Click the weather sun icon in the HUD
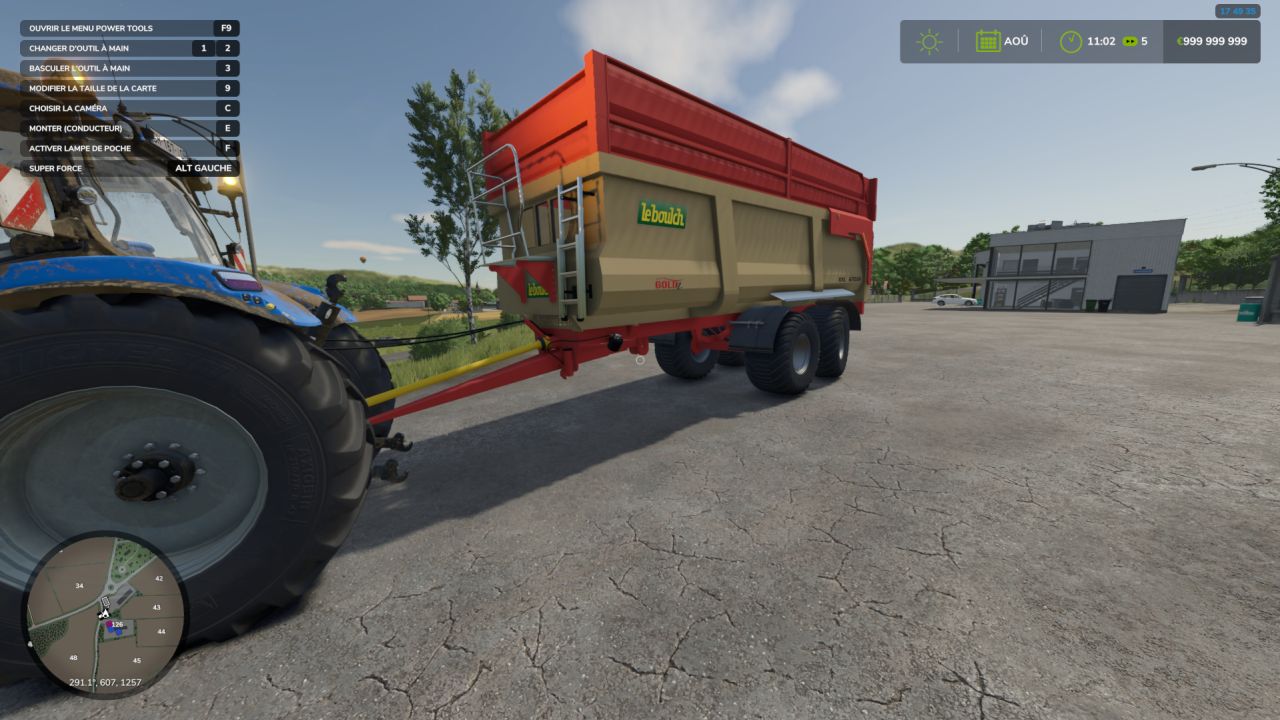Image resolution: width=1280 pixels, height=720 pixels. pos(929,40)
